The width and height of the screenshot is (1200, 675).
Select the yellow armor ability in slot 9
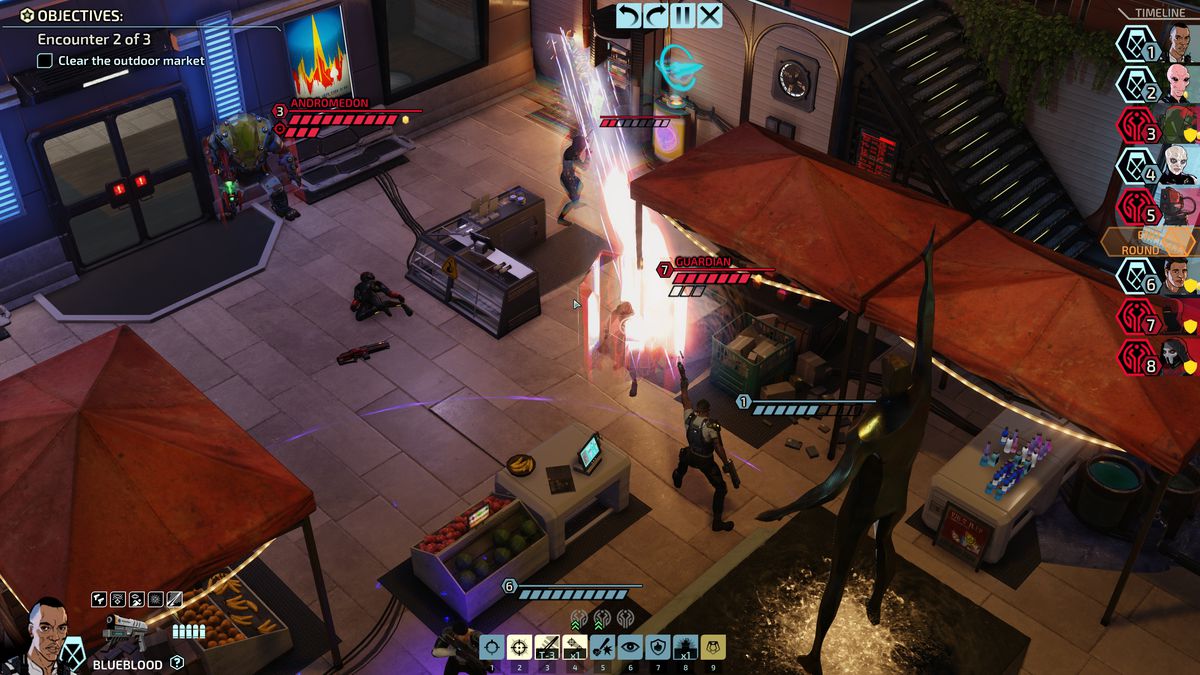tap(712, 647)
